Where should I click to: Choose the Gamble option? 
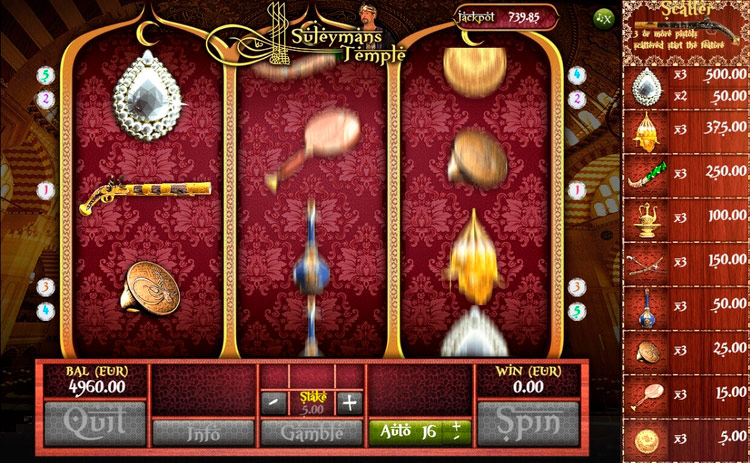311,433
